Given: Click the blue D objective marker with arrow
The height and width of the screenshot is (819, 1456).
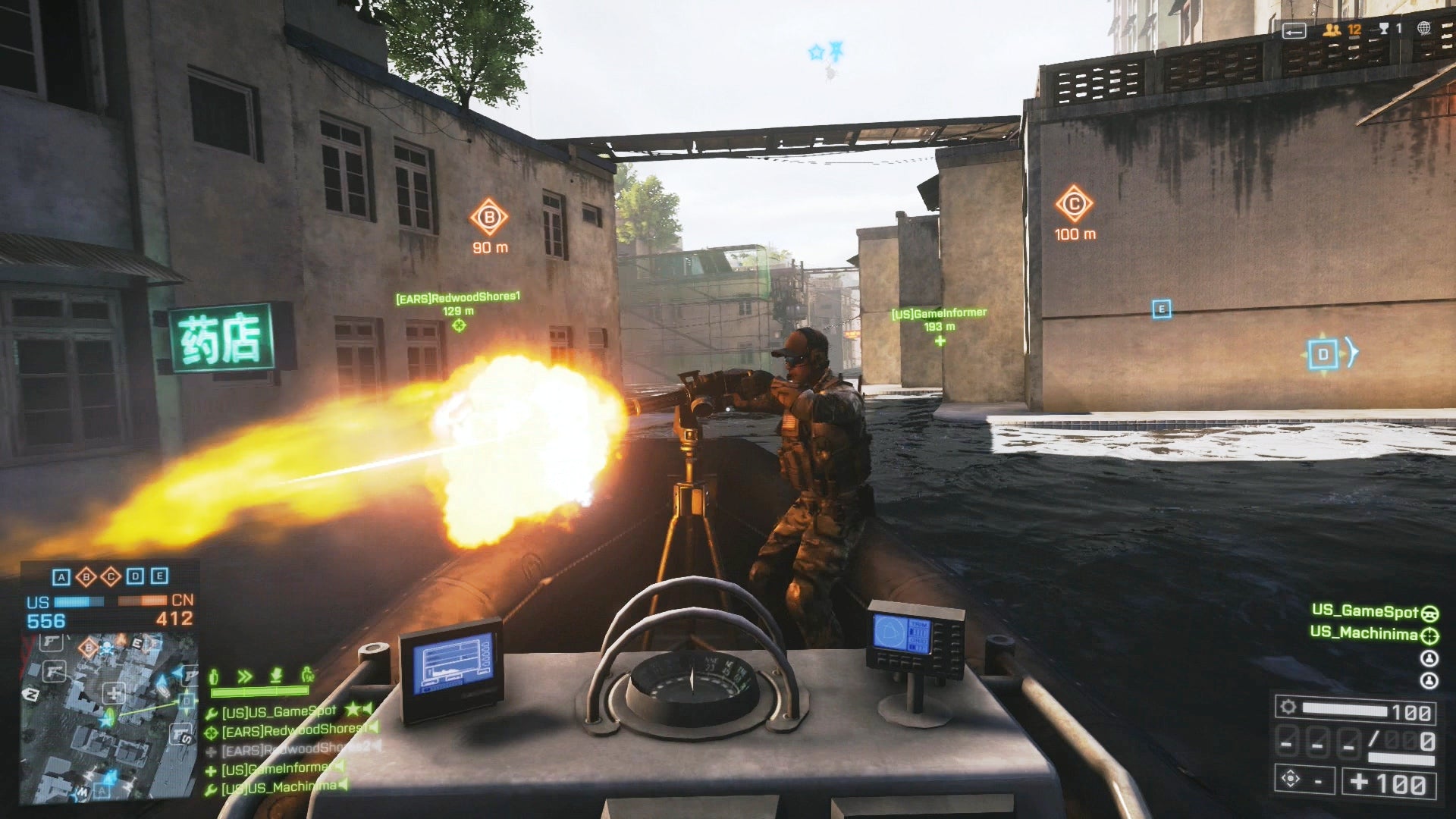Looking at the screenshot, I should click(x=1324, y=354).
